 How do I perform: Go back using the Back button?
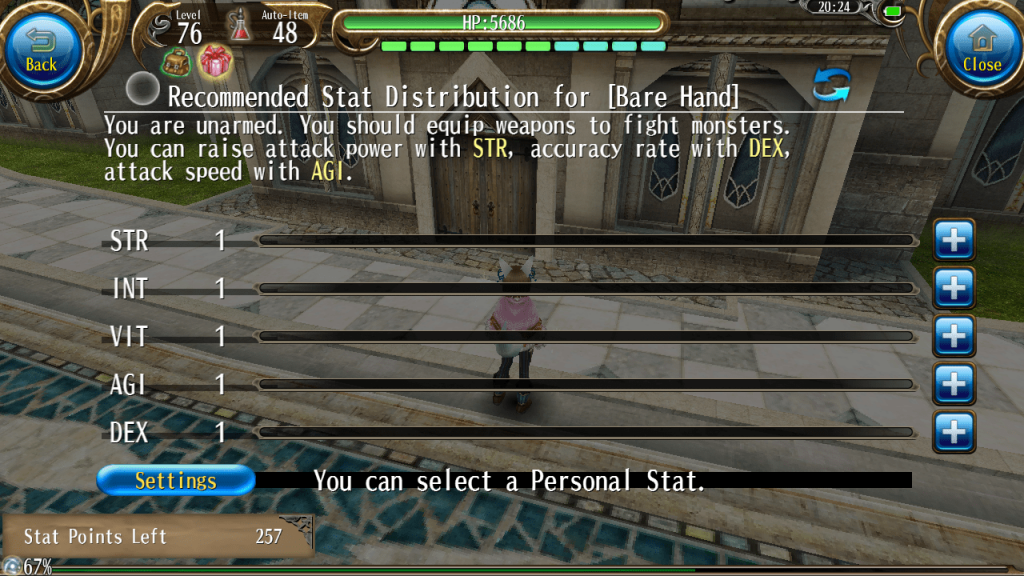coord(42,52)
